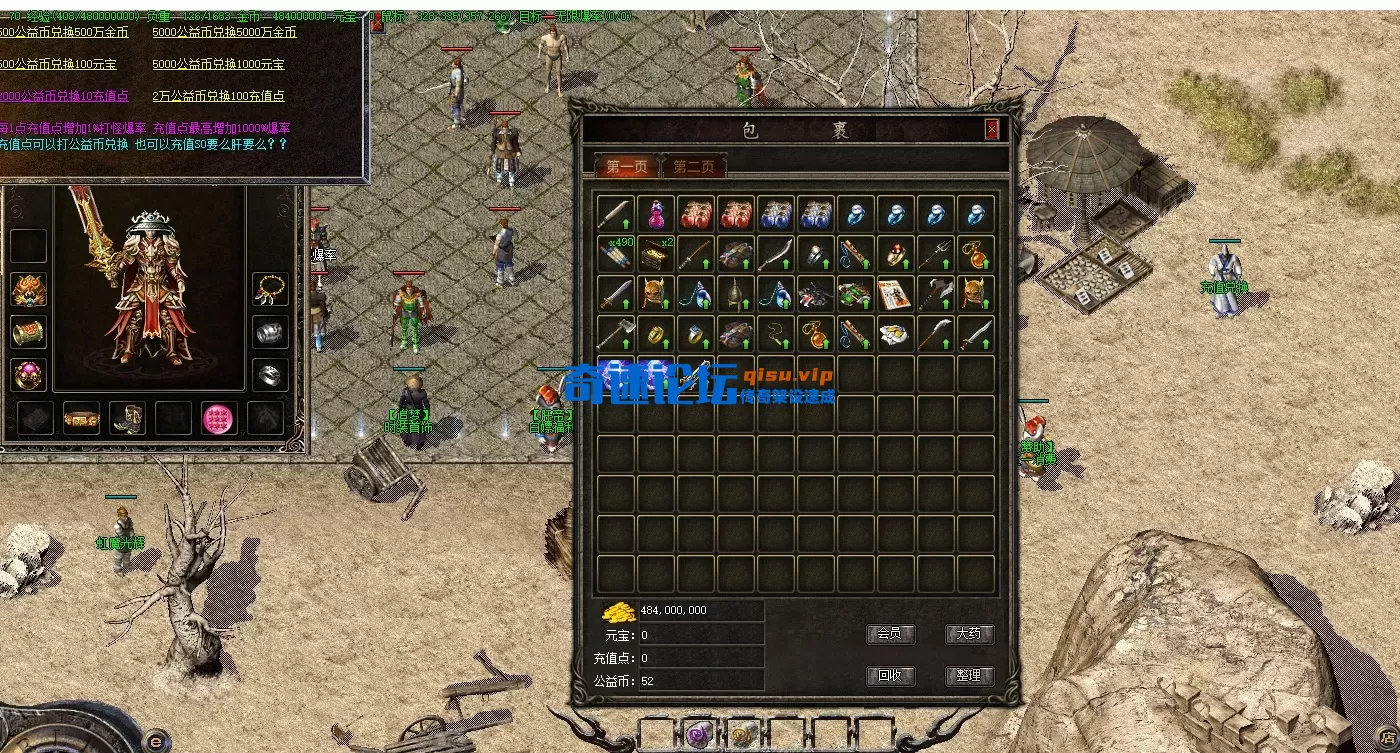
Task: Choose the trident weapon in the bag
Action: pyautogui.click(x=936, y=253)
